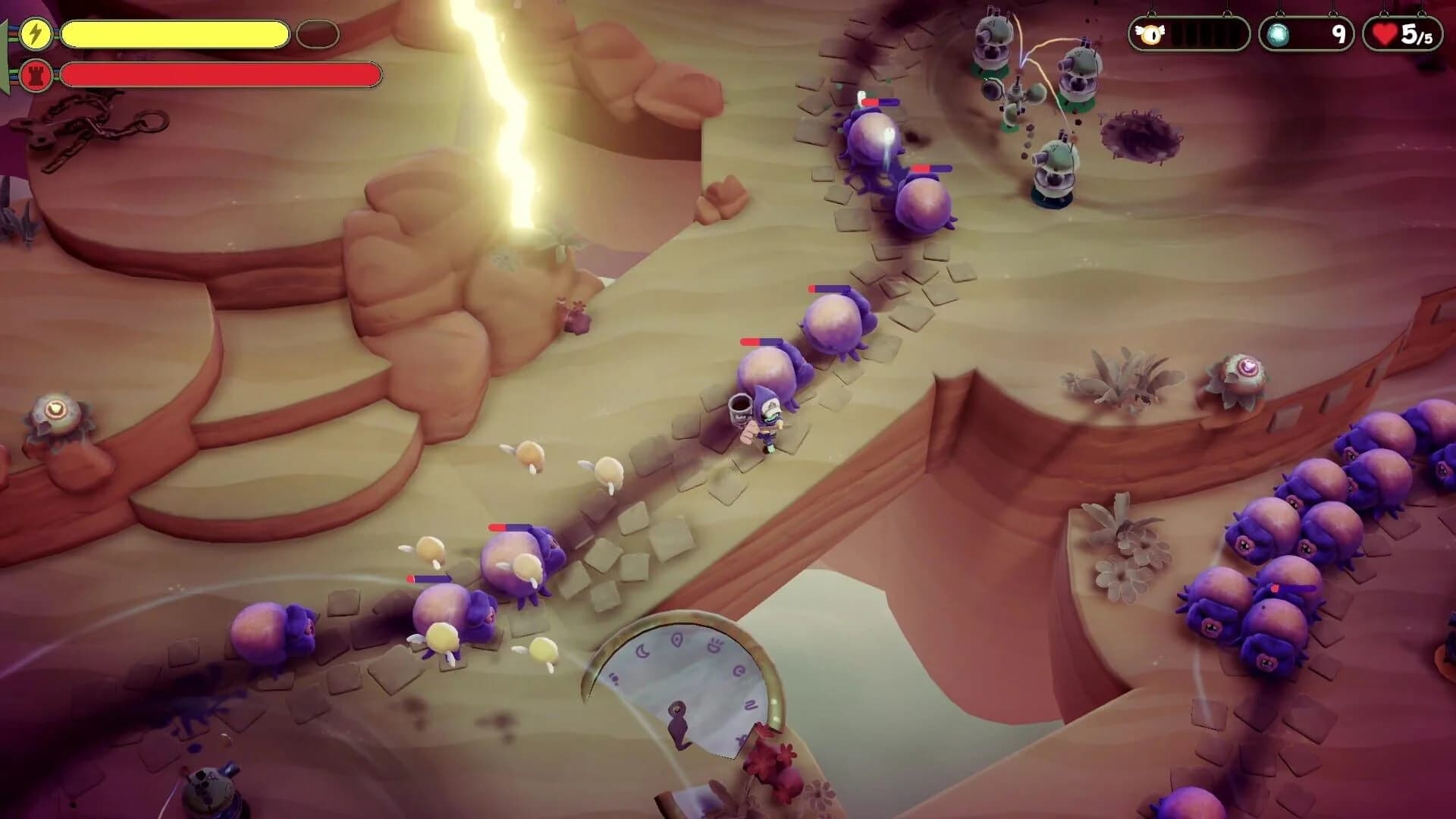Click the crescent moon symbol on the clock dial
The image size is (1456, 819).
click(x=642, y=651)
